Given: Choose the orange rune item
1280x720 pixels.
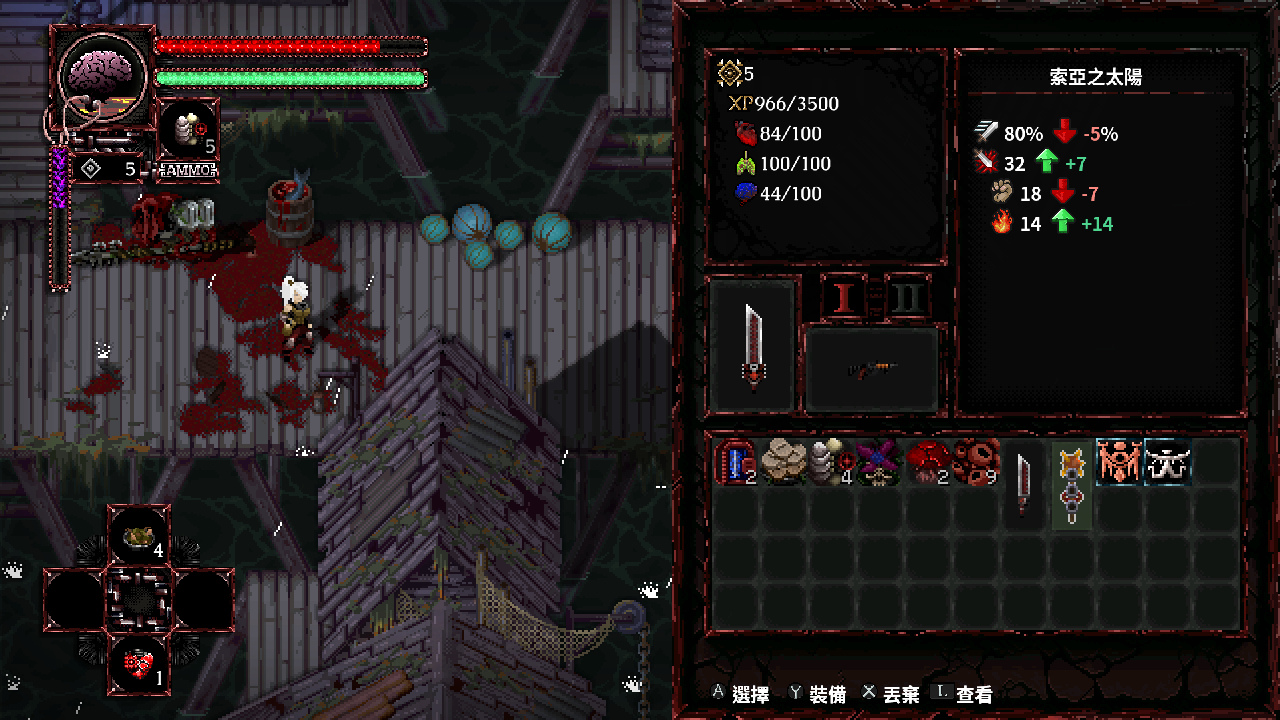Looking at the screenshot, I should [x=1119, y=462].
